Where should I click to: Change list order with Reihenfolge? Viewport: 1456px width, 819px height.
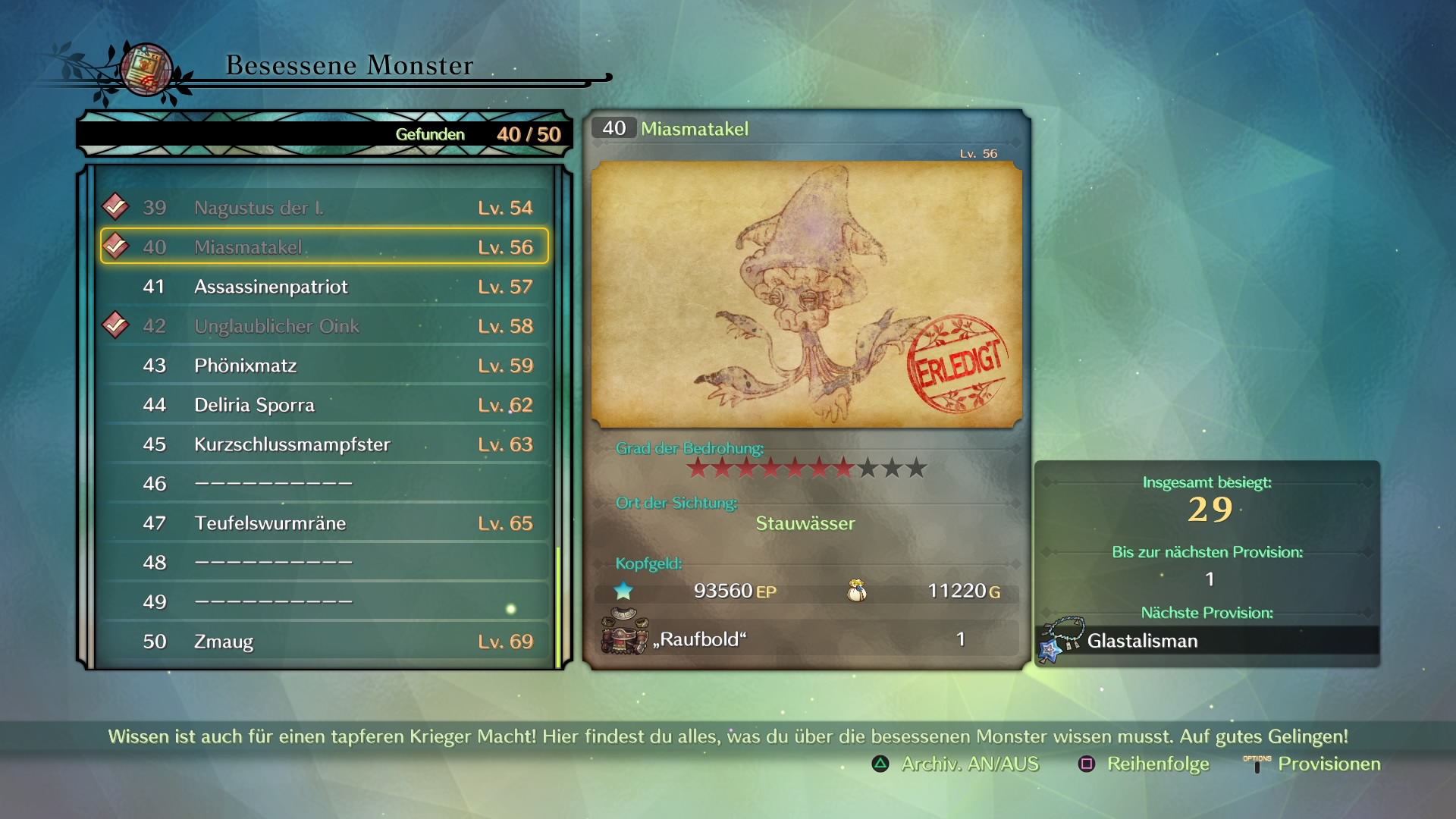click(1144, 764)
